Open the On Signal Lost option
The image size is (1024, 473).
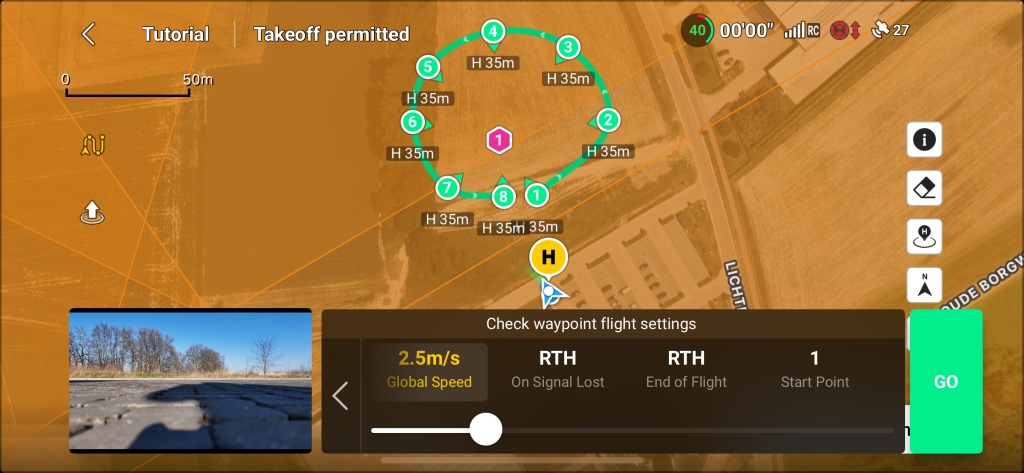click(x=557, y=369)
